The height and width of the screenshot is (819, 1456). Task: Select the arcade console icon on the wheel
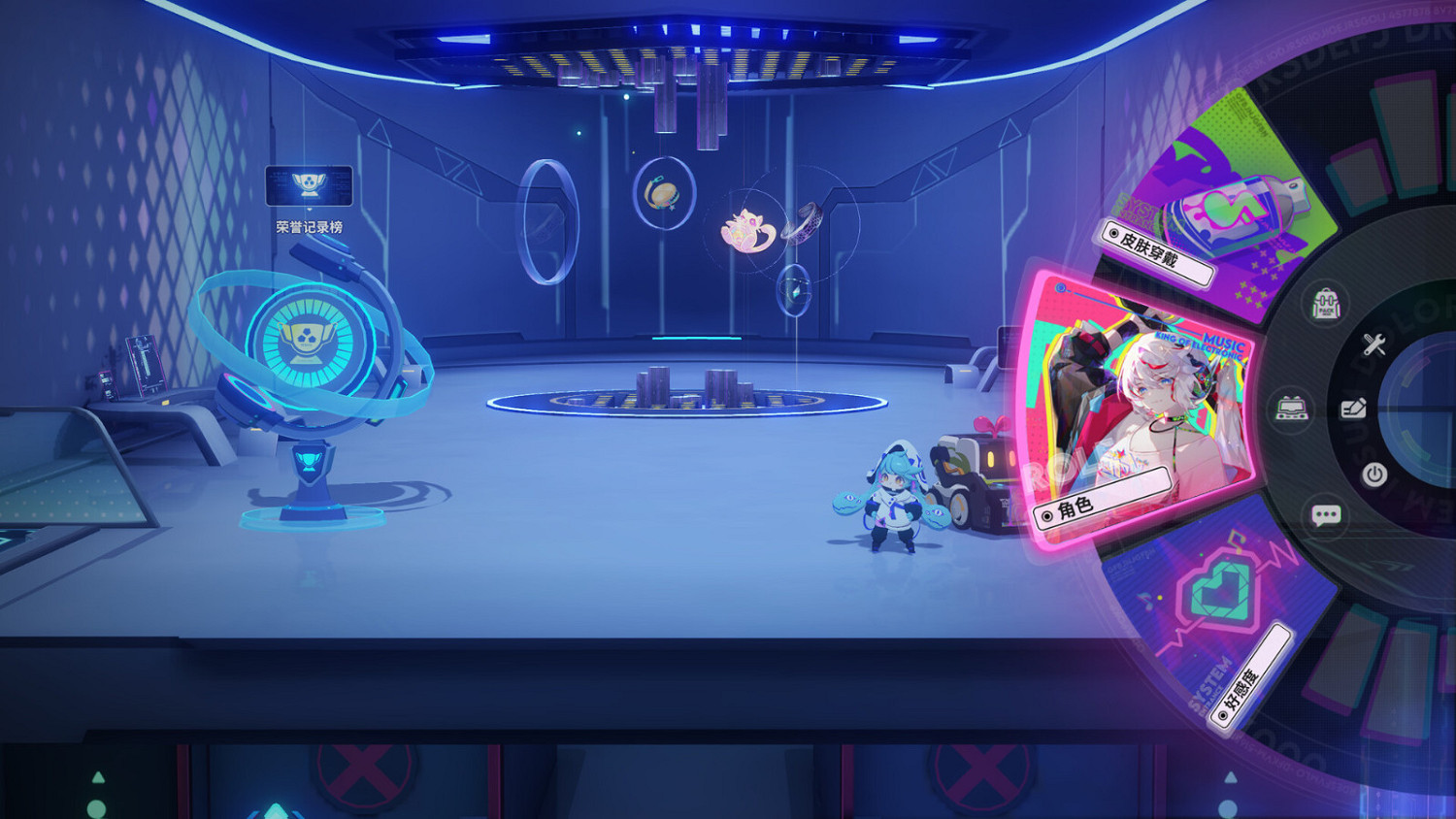pos(1293,408)
